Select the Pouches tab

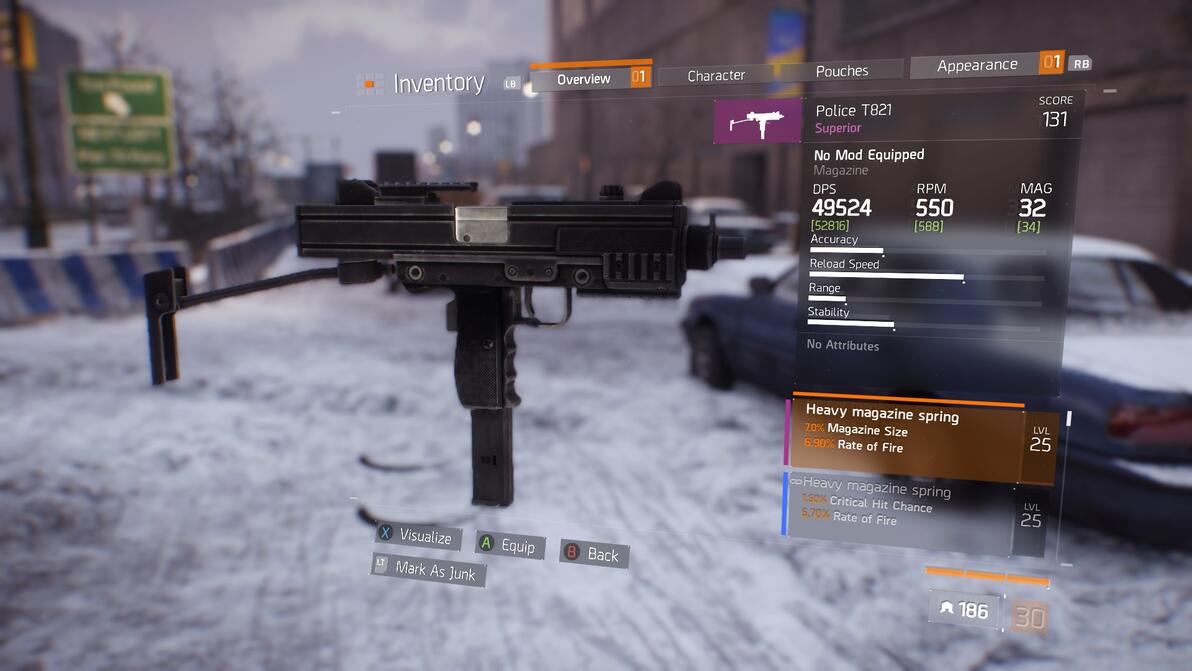coord(842,71)
